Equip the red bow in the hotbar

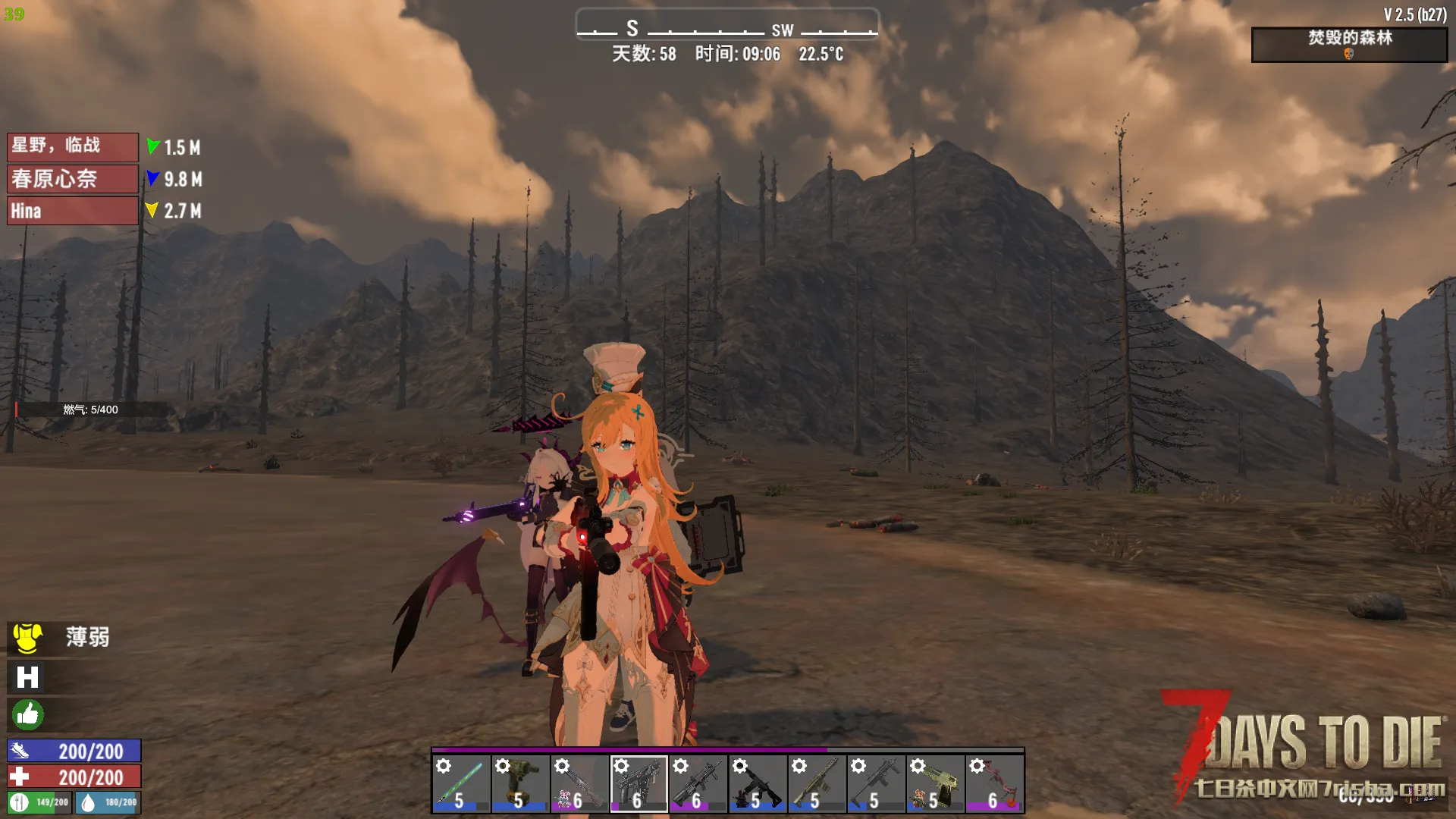[x=994, y=783]
